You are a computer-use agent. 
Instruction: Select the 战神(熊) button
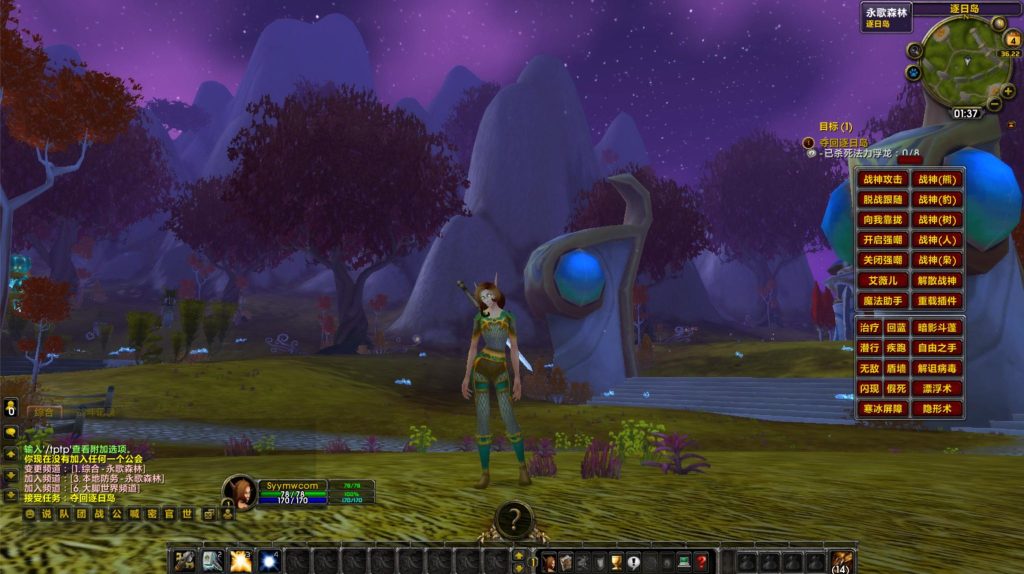pyautogui.click(x=937, y=180)
